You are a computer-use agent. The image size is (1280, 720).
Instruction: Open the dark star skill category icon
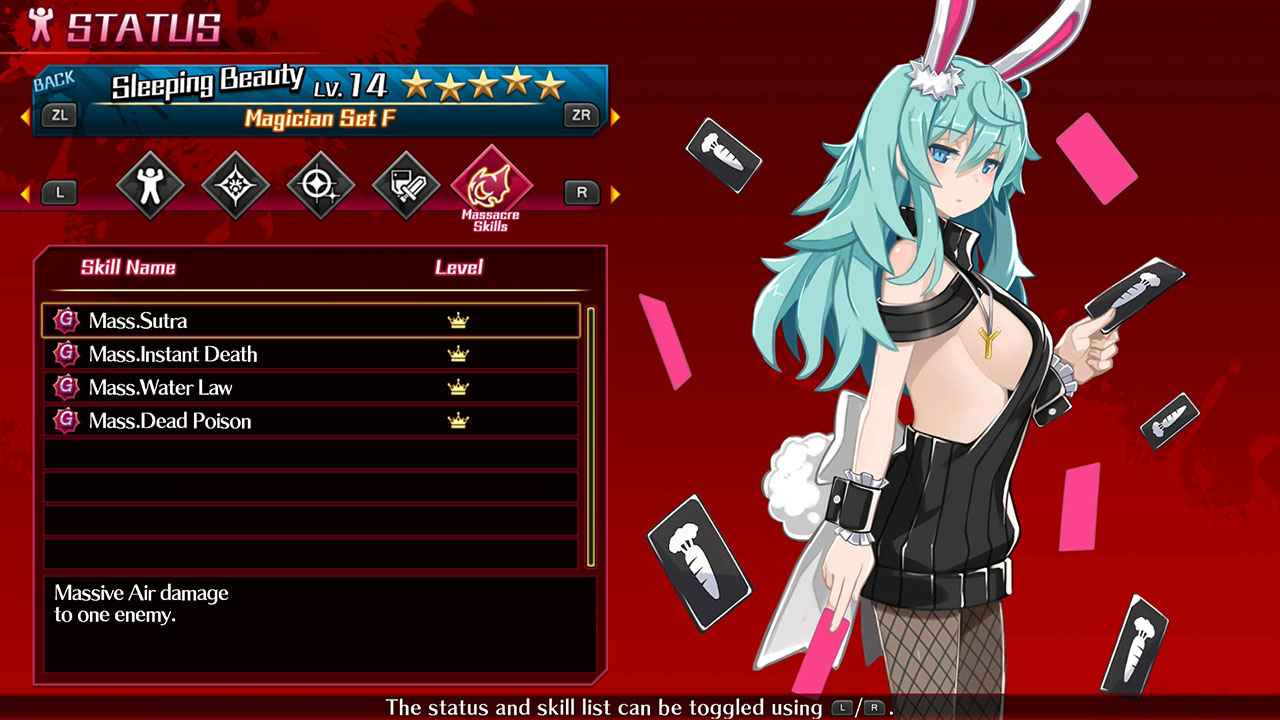(235, 184)
